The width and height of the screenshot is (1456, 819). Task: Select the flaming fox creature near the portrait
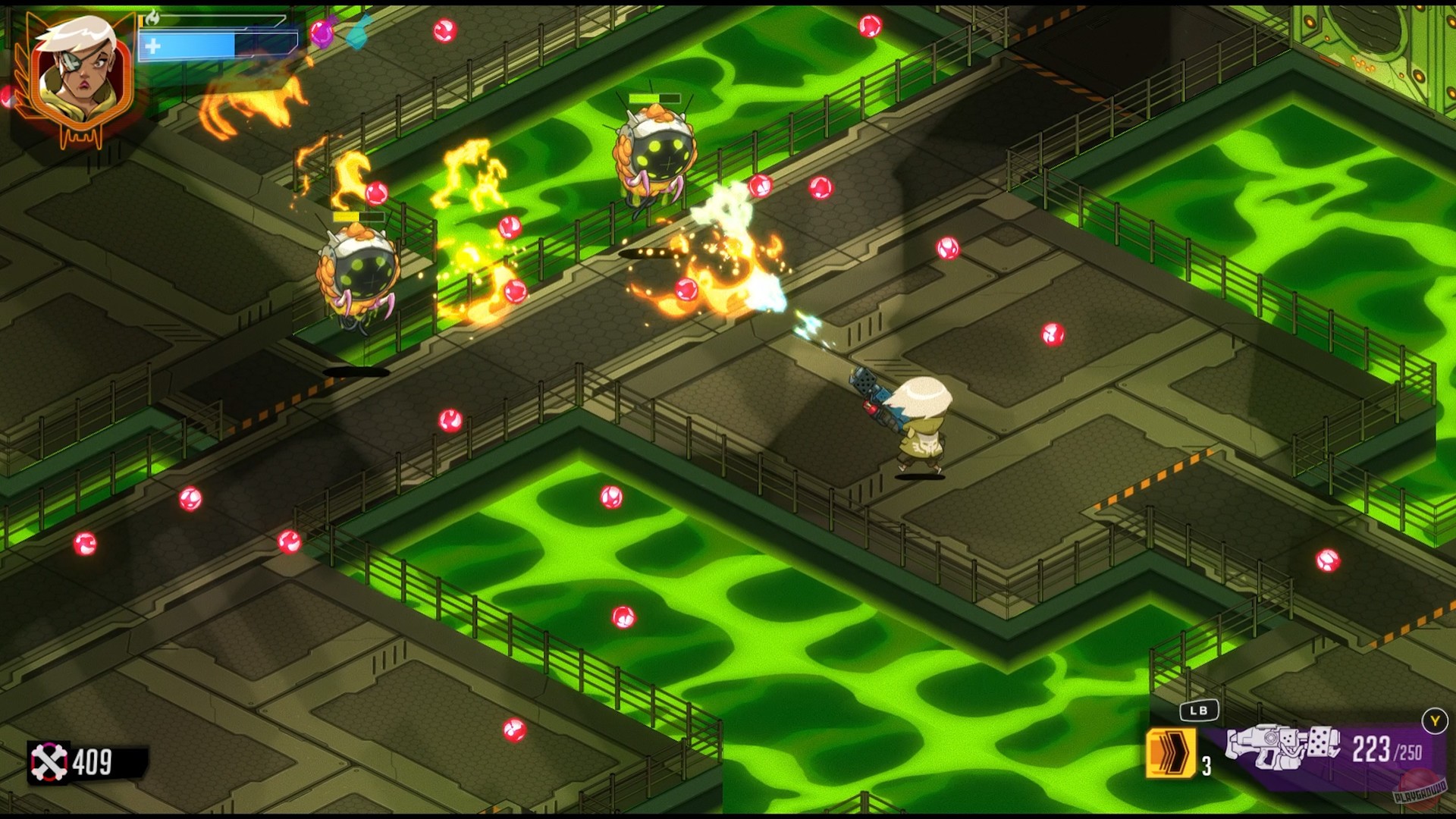[248, 99]
